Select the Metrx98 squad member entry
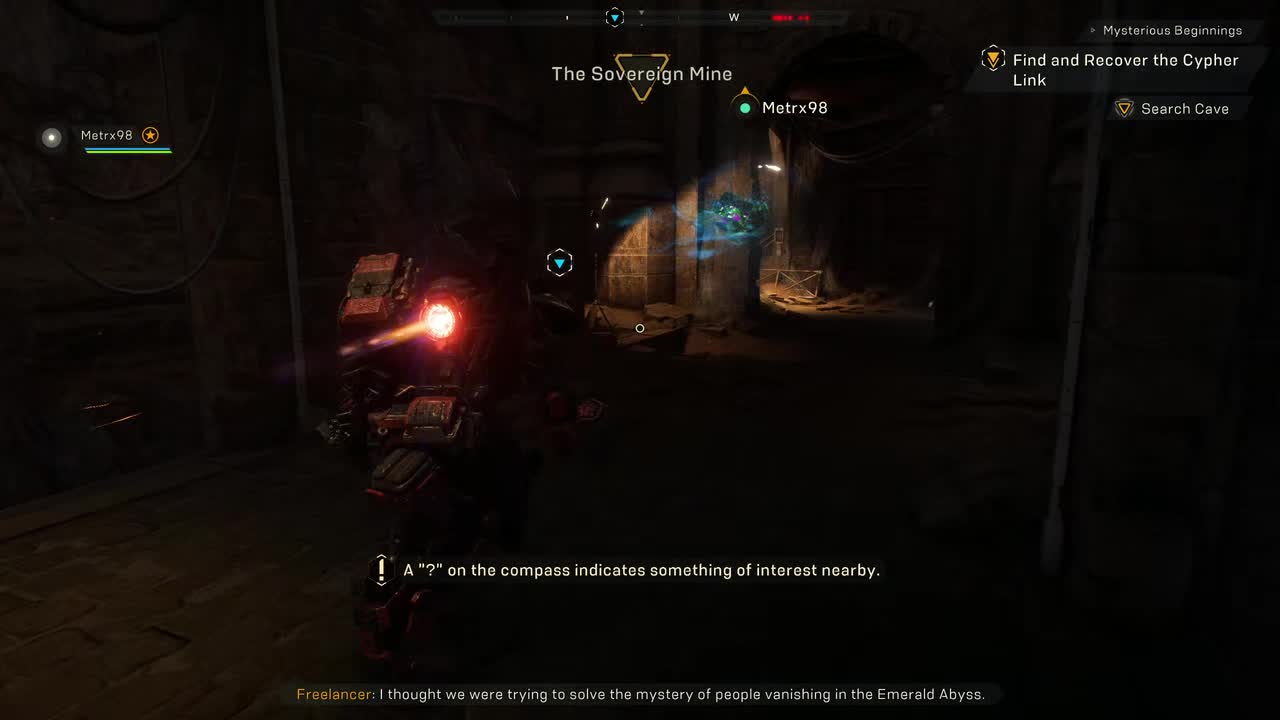This screenshot has height=720, width=1280. tap(107, 136)
